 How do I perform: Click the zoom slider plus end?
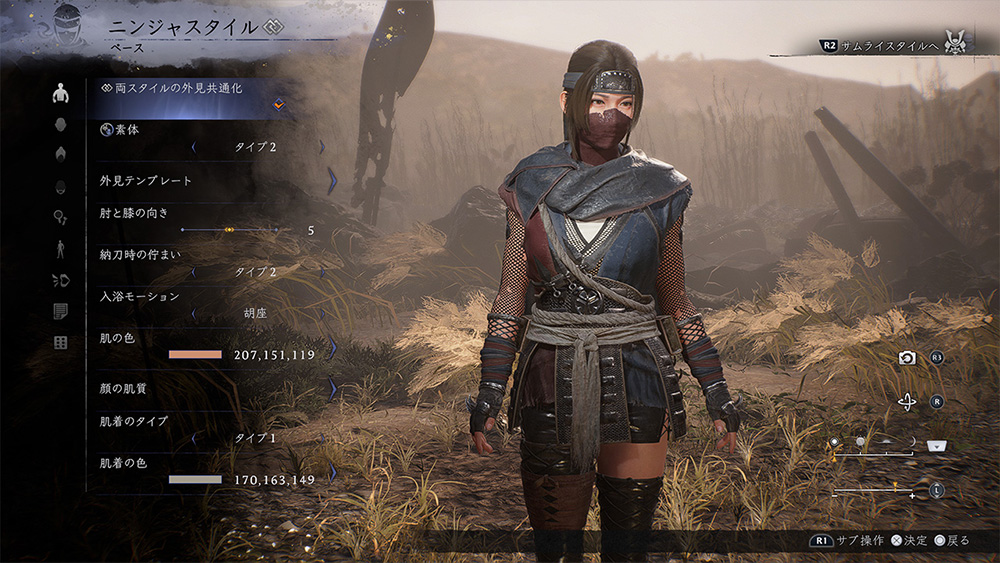[912, 495]
